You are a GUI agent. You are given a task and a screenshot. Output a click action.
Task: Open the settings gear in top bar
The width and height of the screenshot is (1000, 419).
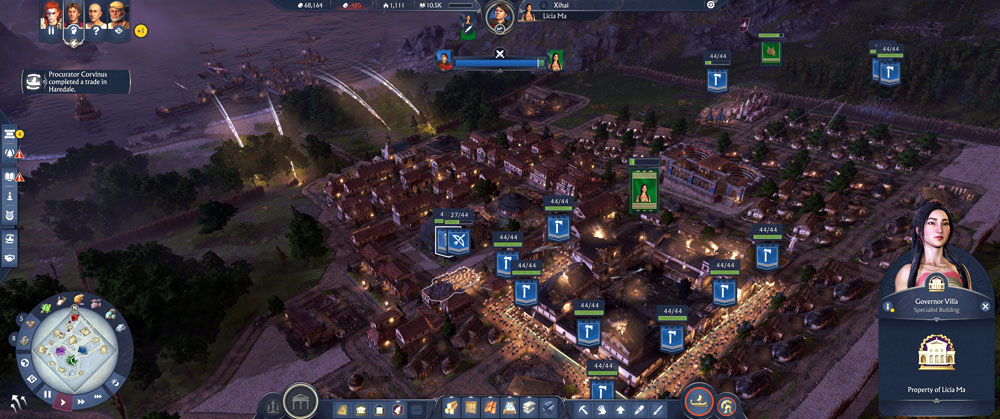coord(711,5)
